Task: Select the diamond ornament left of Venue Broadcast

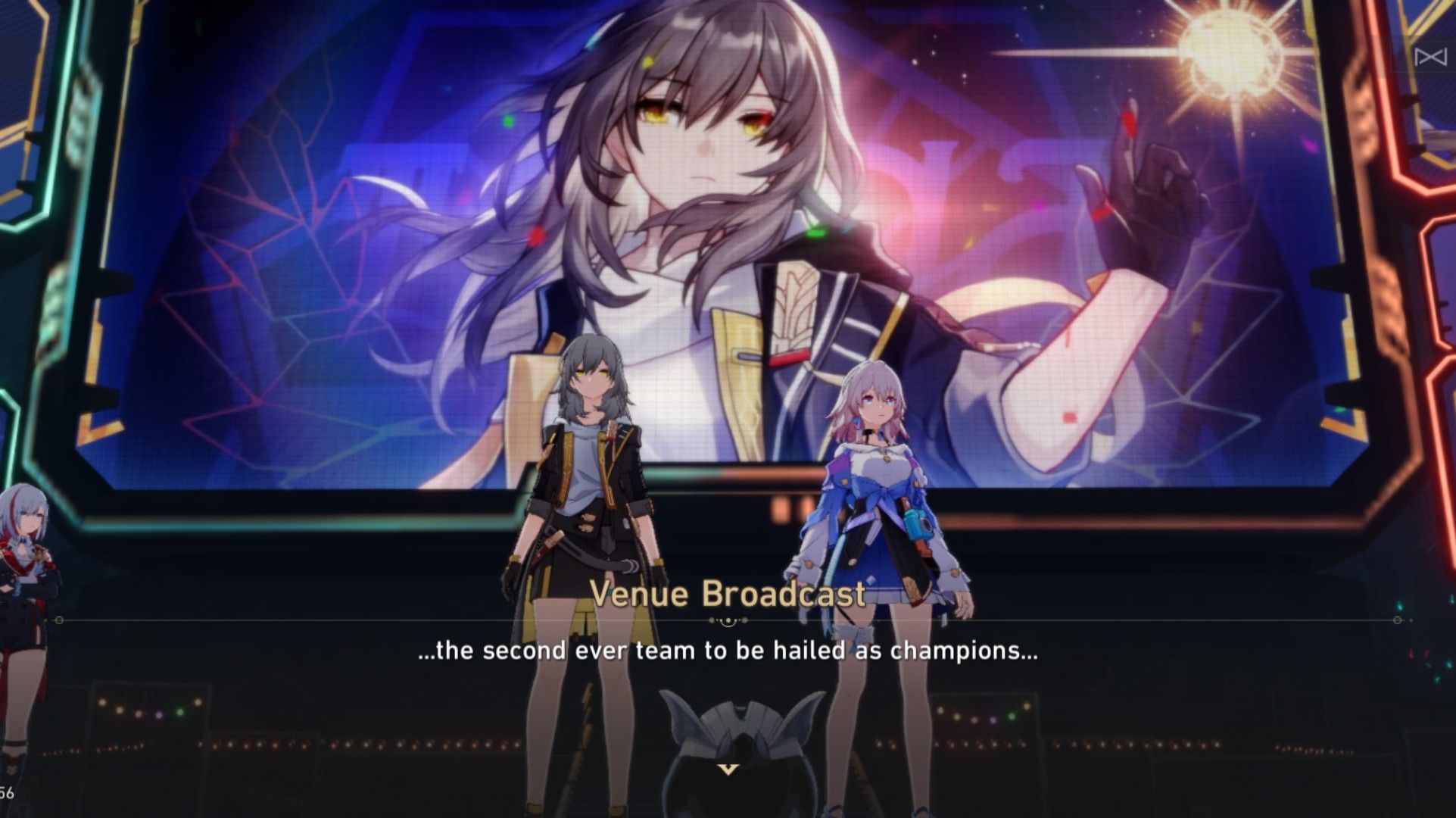Action: pos(712,620)
